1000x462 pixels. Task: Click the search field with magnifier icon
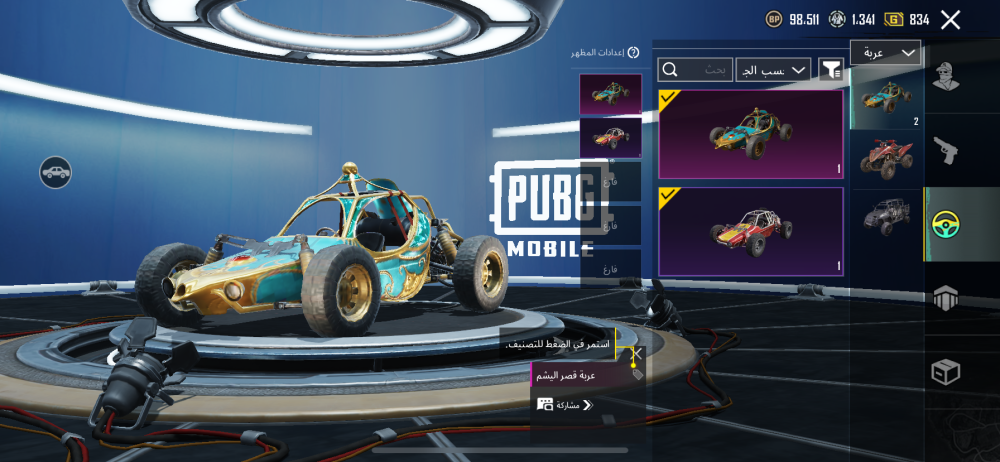pyautogui.click(x=694, y=70)
